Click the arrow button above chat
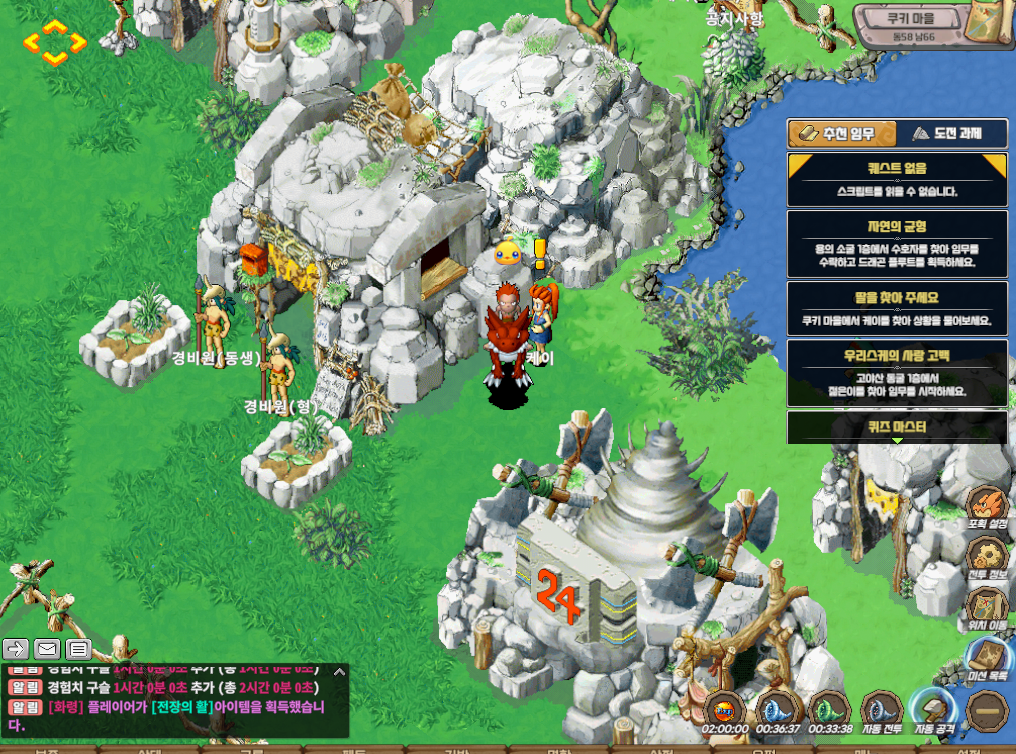Image resolution: width=1016 pixels, height=754 pixels. [x=15, y=649]
